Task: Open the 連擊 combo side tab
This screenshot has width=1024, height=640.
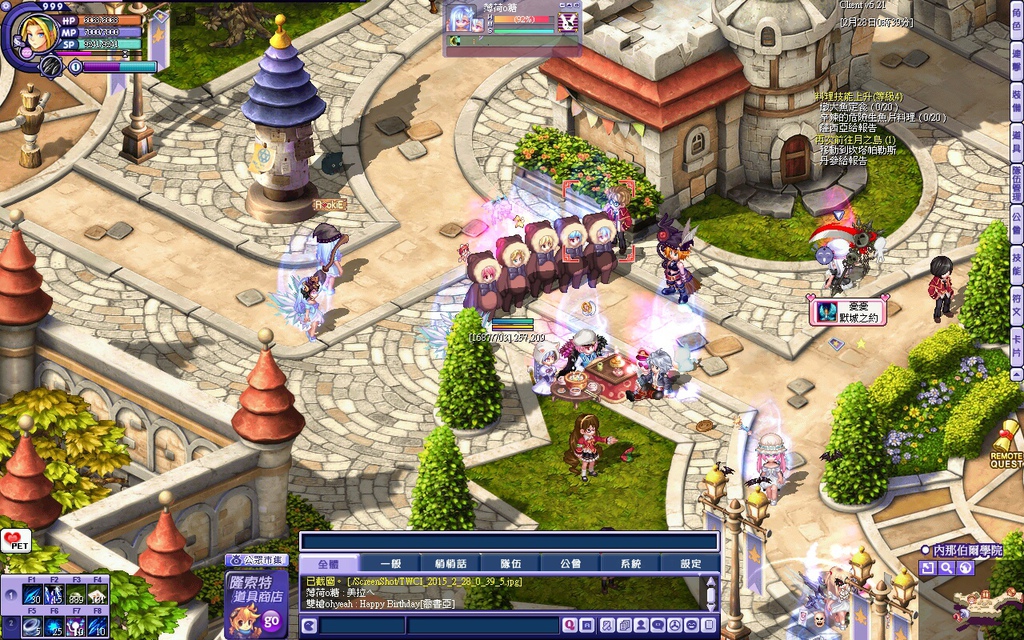Action: point(1016,58)
